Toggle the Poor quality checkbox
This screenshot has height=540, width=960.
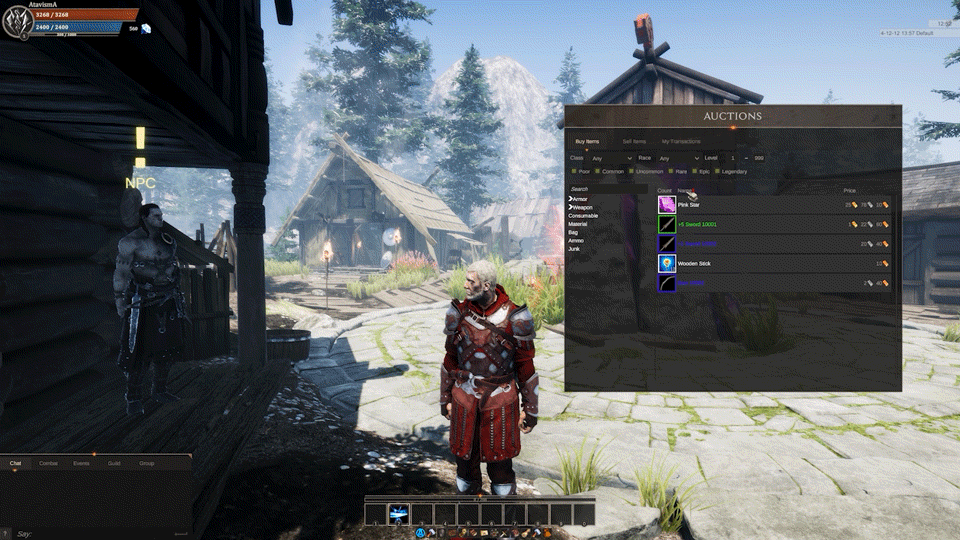[x=573, y=171]
